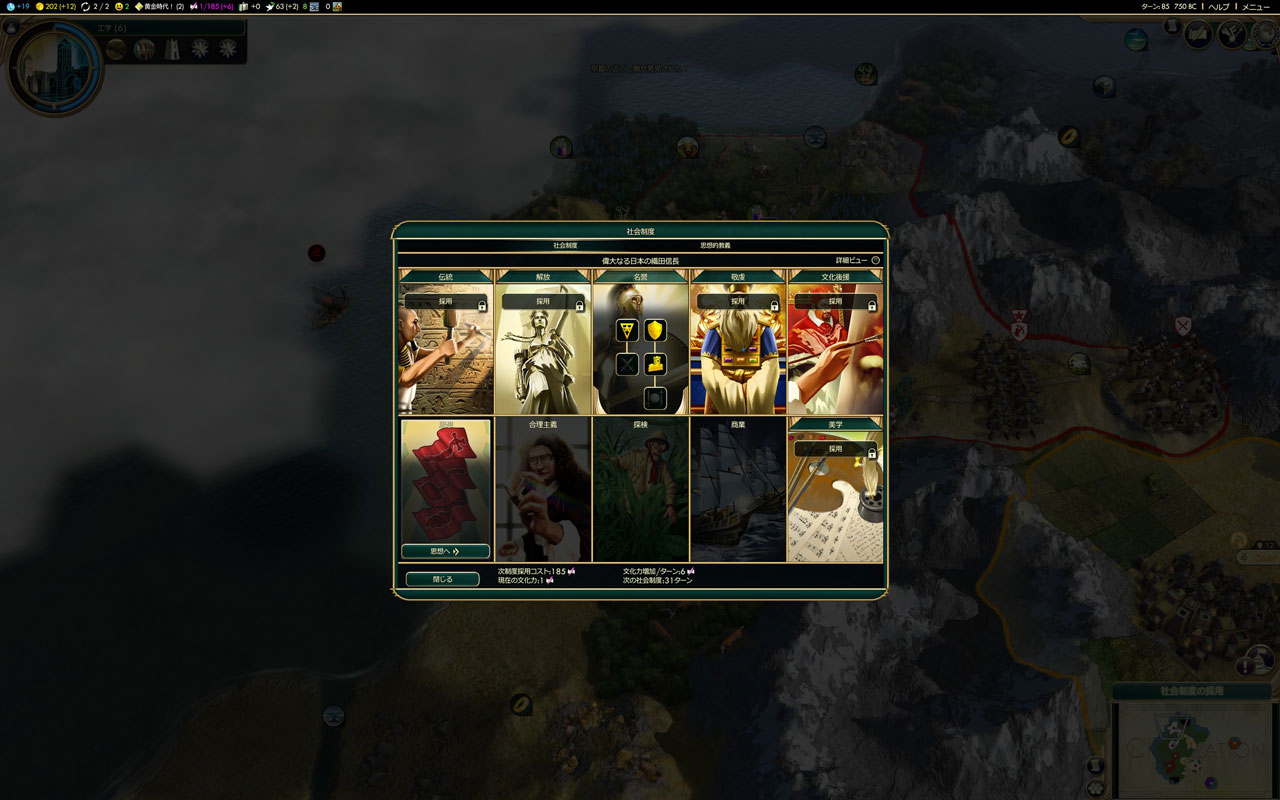Select the golden shield policy in 名誉
The image size is (1280, 800).
[x=655, y=330]
